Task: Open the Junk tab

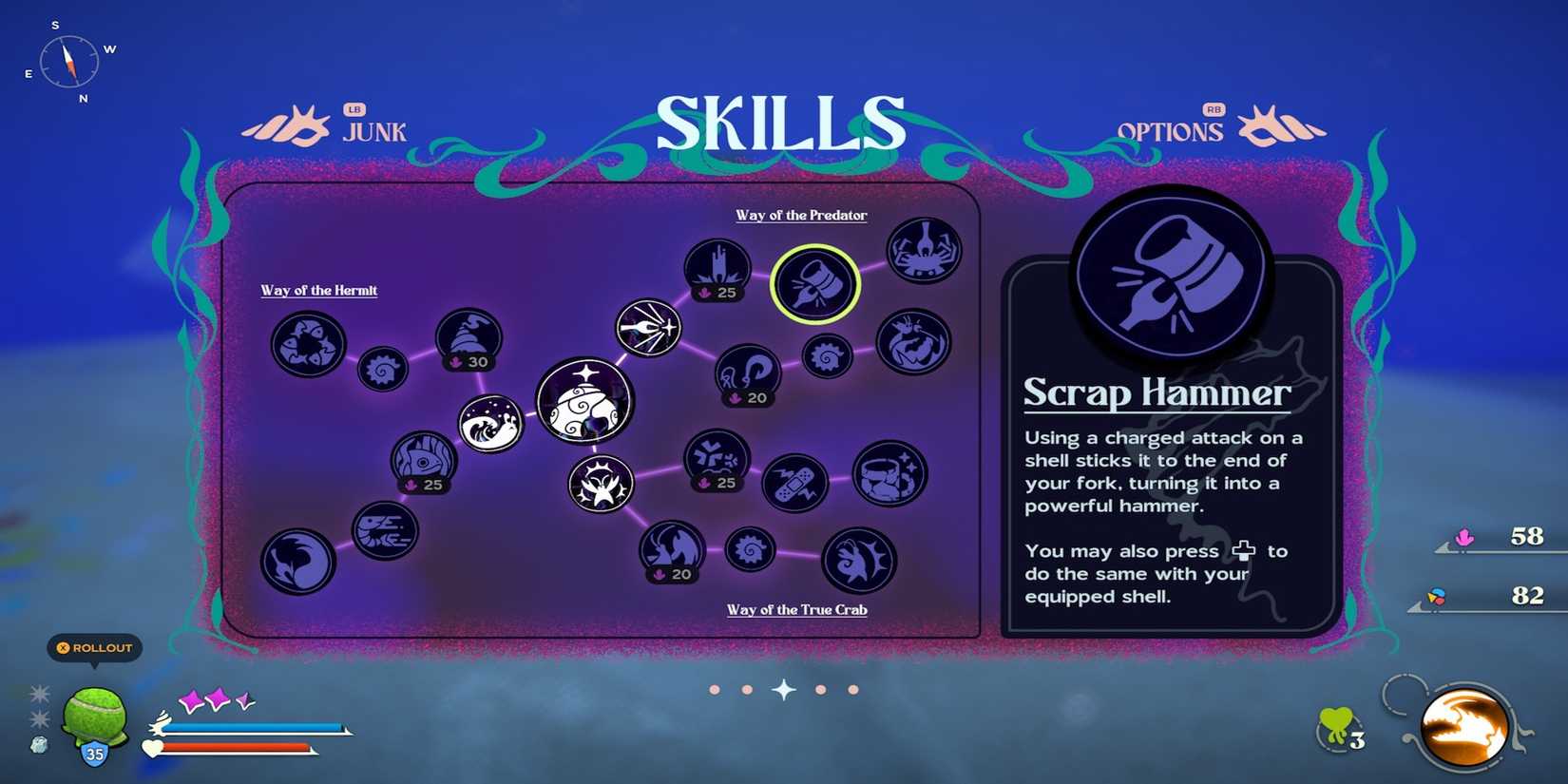Action: point(373,132)
